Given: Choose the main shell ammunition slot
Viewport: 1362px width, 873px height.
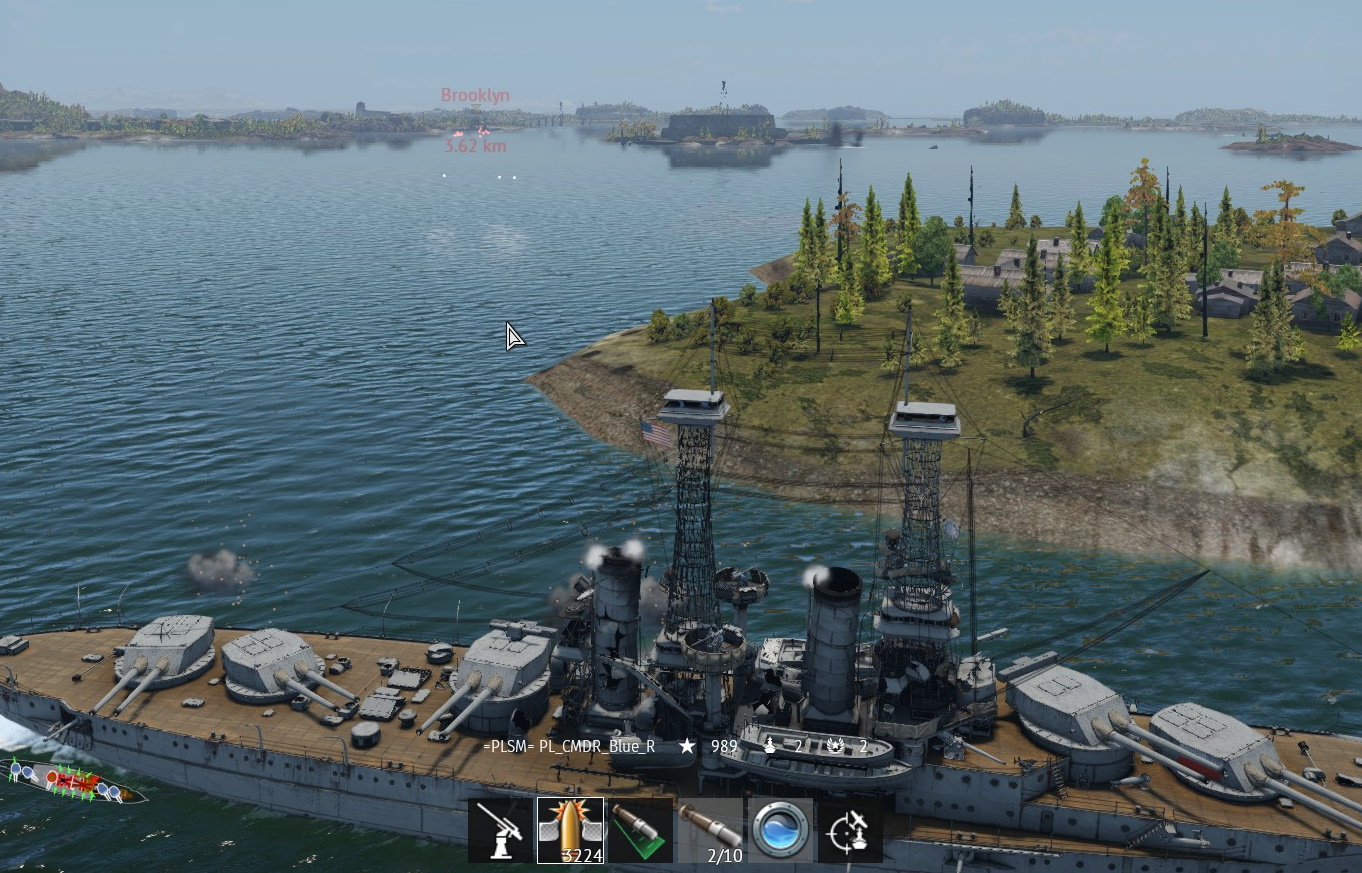Looking at the screenshot, I should pyautogui.click(x=570, y=830).
